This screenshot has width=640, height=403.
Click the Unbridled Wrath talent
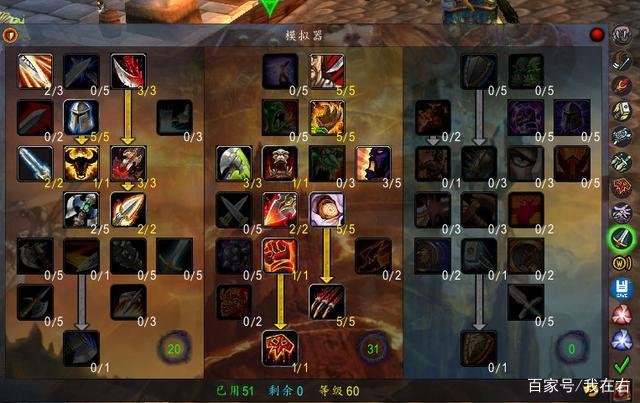point(327,116)
